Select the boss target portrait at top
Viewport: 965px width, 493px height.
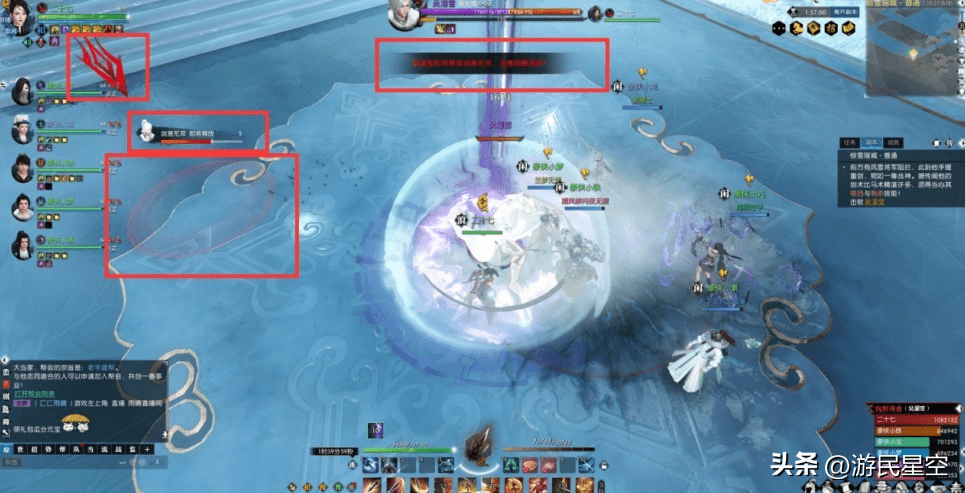pyautogui.click(x=404, y=13)
